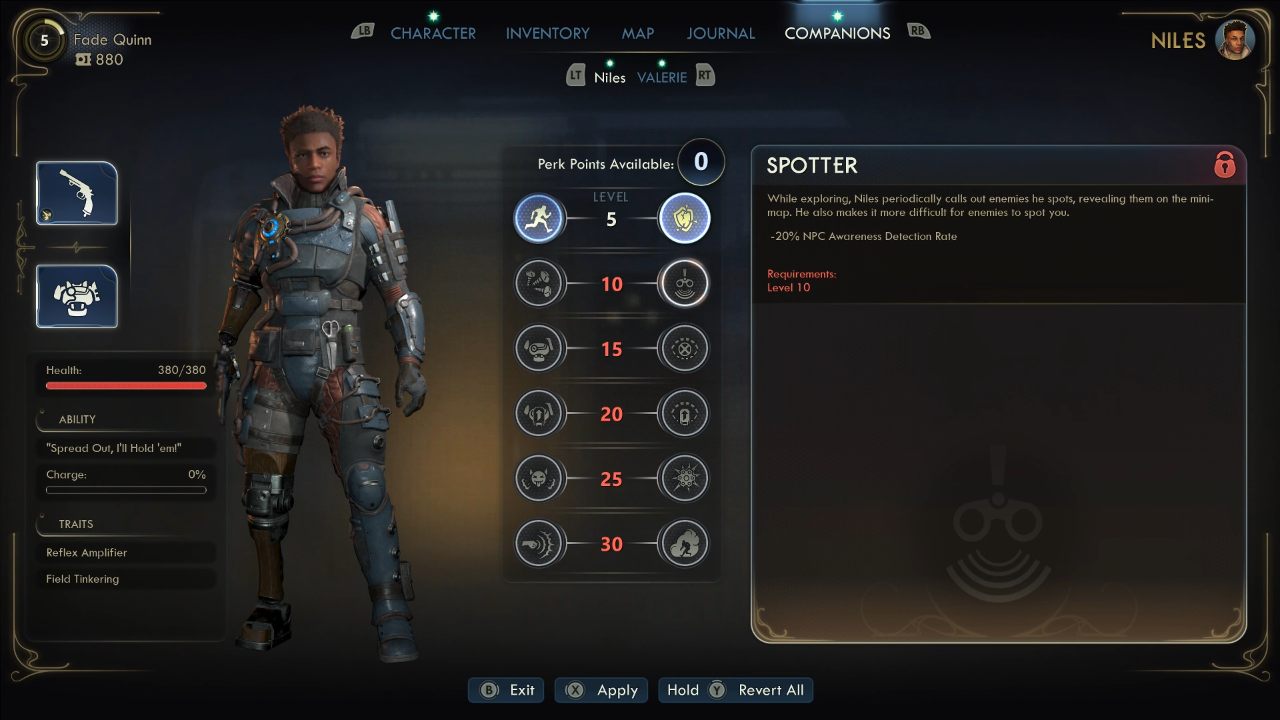Open the Journal tab

720,33
